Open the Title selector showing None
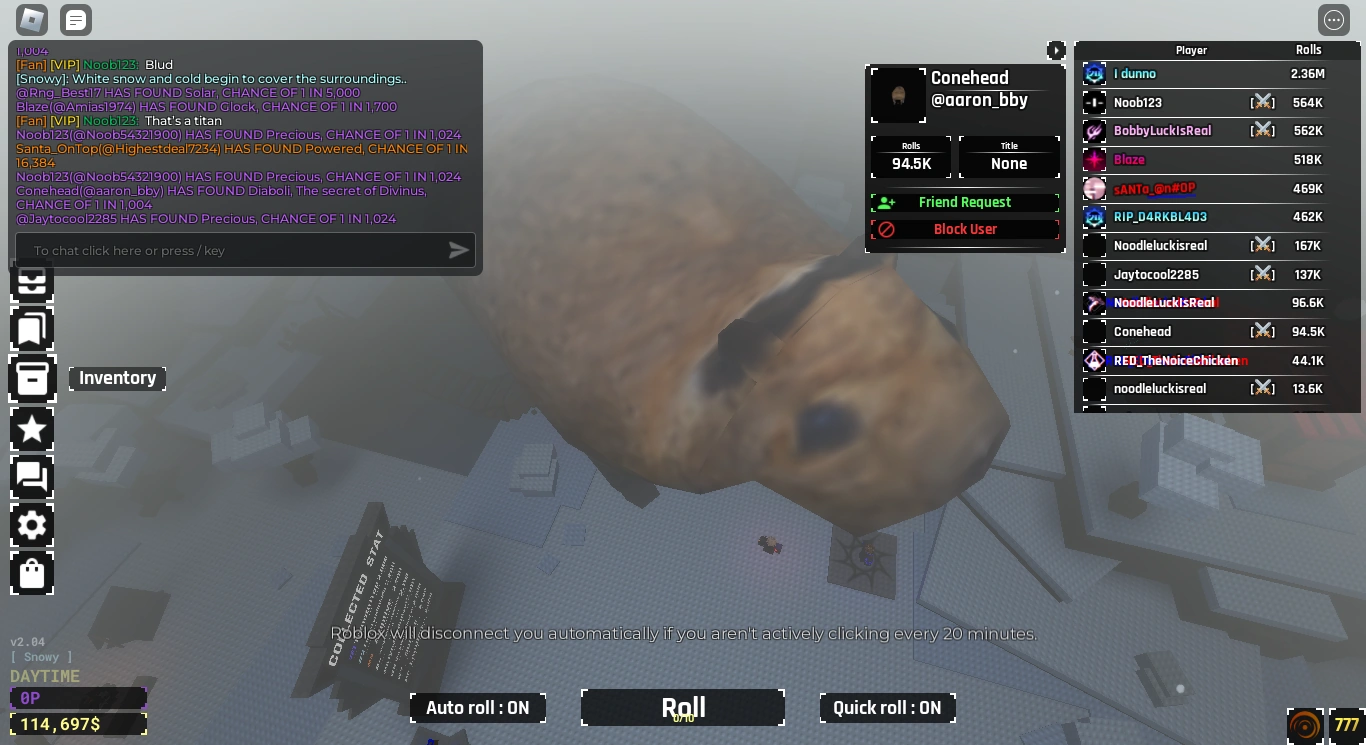The height and width of the screenshot is (745, 1366). pyautogui.click(x=1009, y=157)
